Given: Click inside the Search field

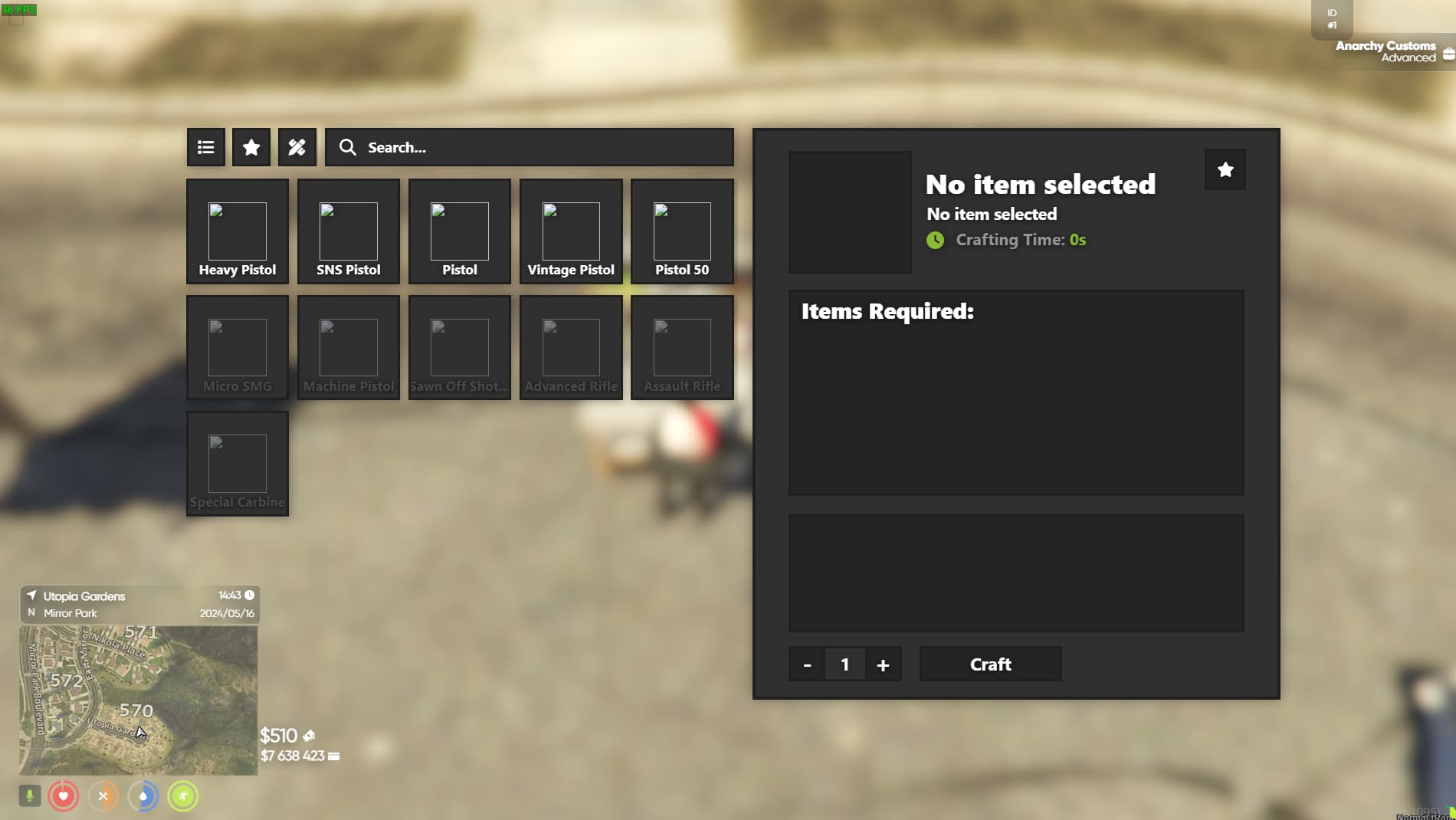Looking at the screenshot, I should [529, 147].
